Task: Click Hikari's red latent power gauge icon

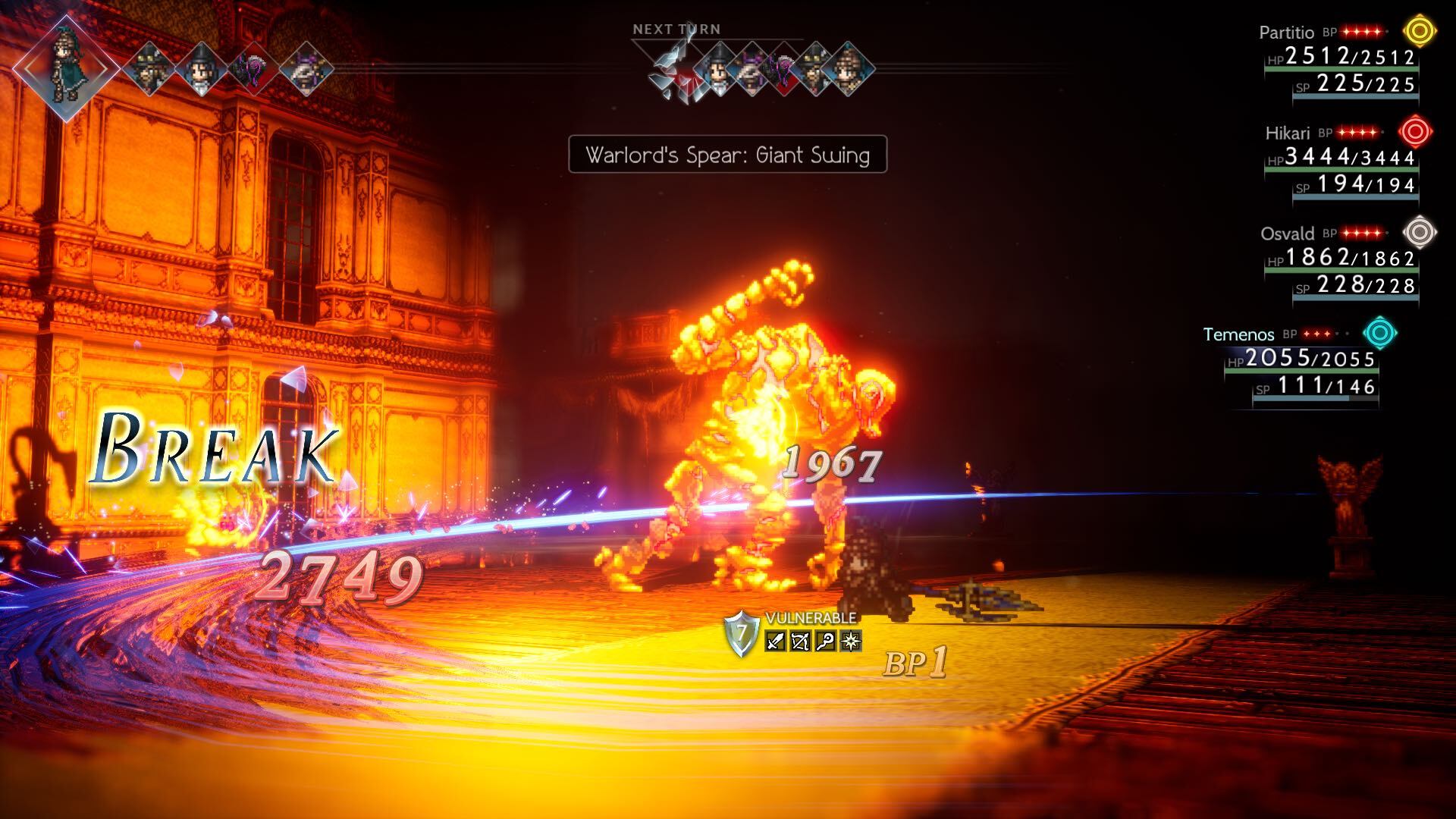Action: point(1415,132)
